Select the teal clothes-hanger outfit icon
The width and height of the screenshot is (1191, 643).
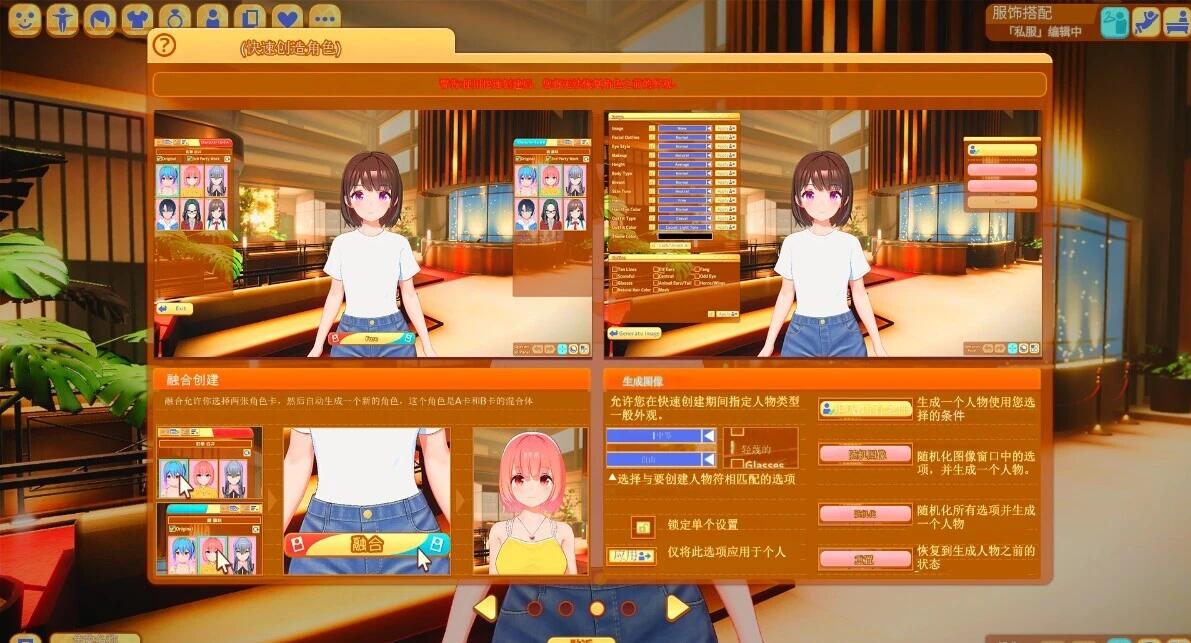[1115, 22]
